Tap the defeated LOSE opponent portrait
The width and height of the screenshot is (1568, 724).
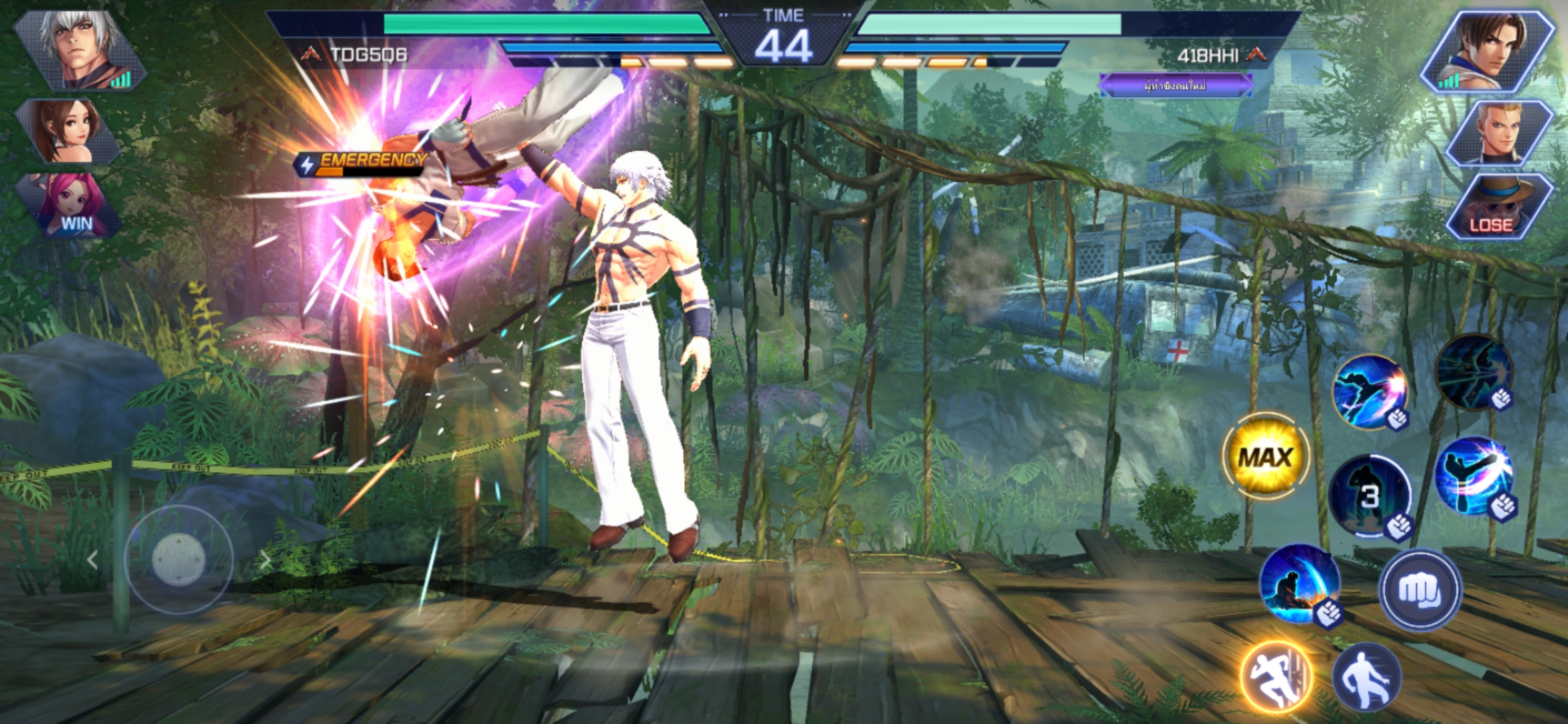pyautogui.click(x=1498, y=206)
